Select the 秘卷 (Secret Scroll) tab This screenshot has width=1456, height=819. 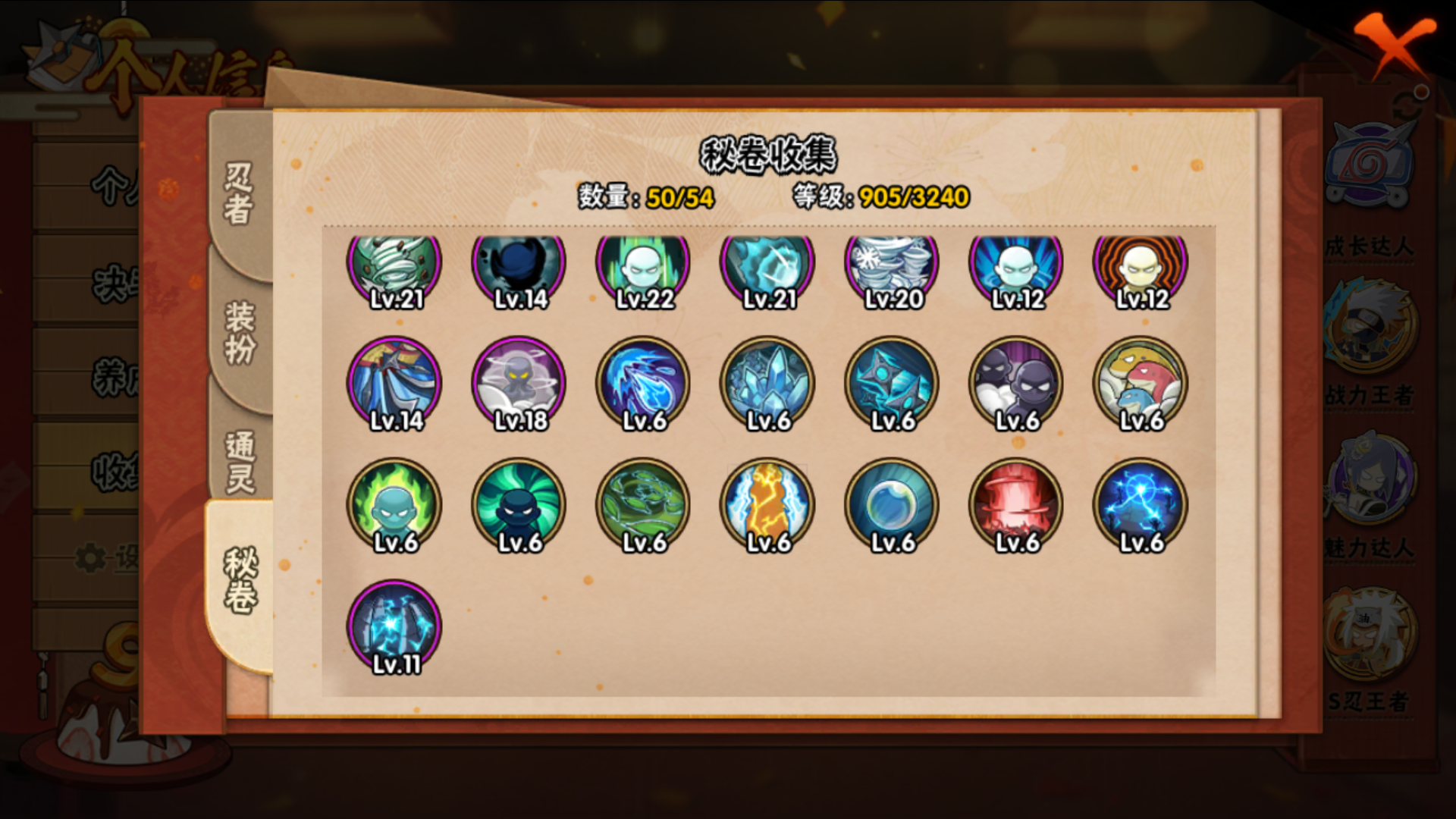click(240, 580)
